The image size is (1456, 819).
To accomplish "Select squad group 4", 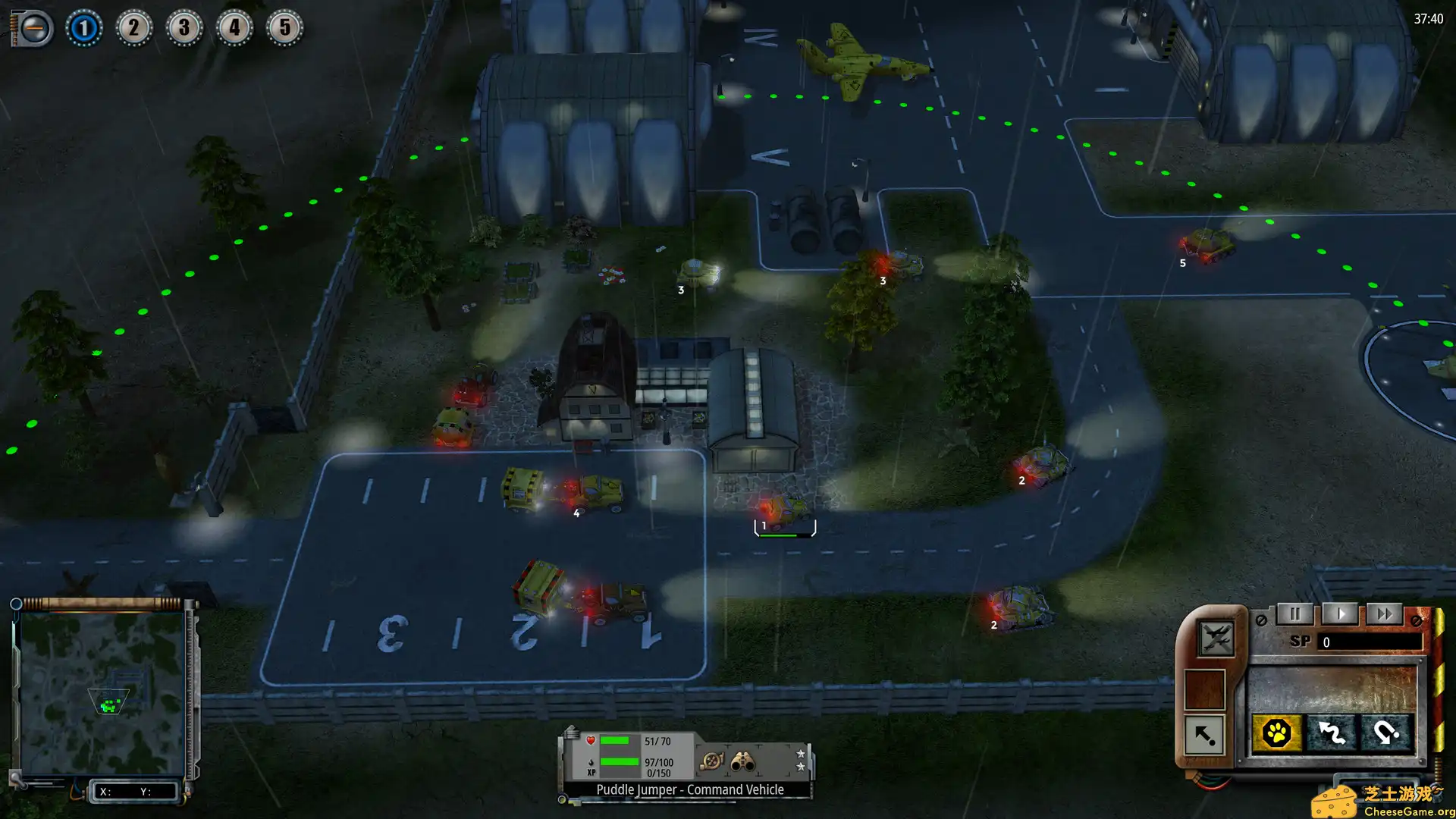I will click(x=234, y=29).
